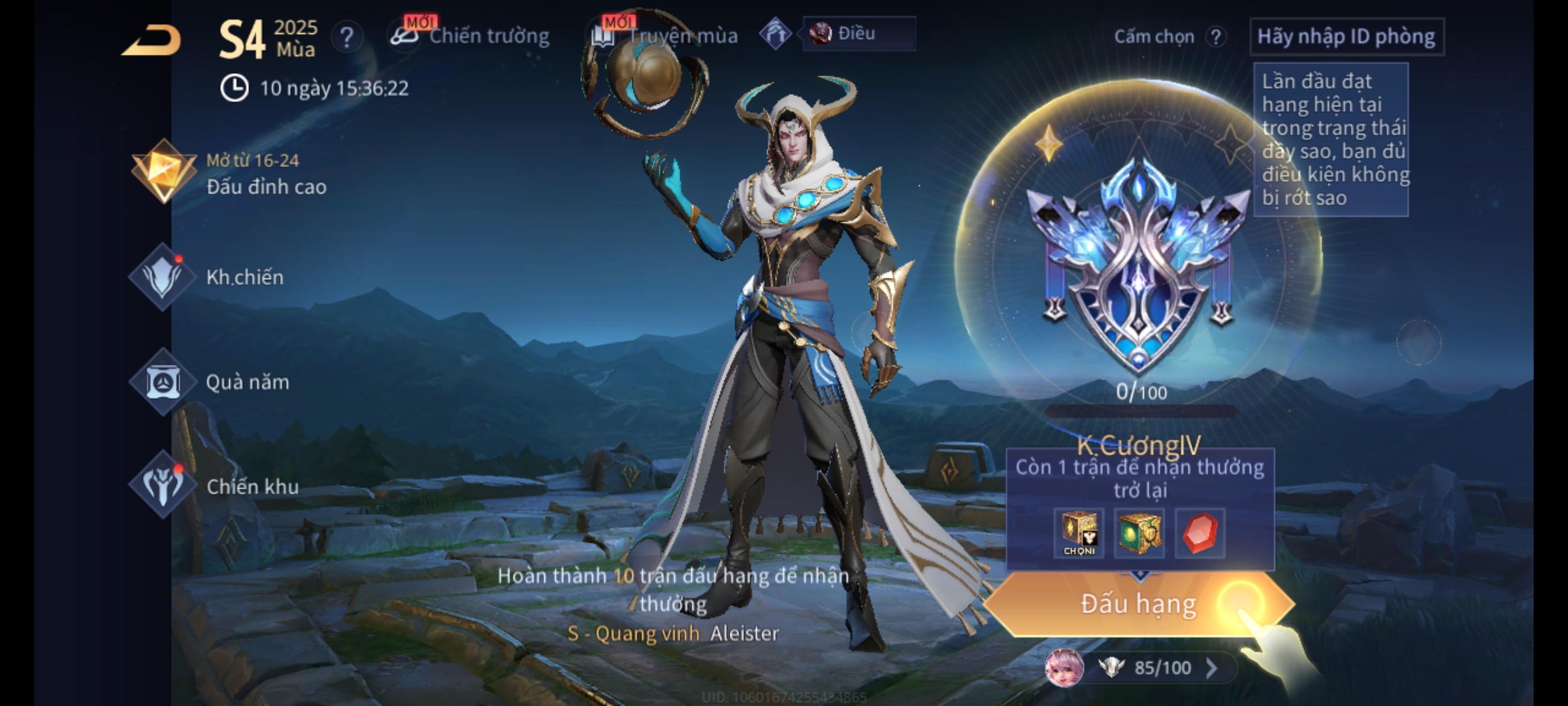
Task: Inspect the green gem reward chest
Action: (1139, 533)
